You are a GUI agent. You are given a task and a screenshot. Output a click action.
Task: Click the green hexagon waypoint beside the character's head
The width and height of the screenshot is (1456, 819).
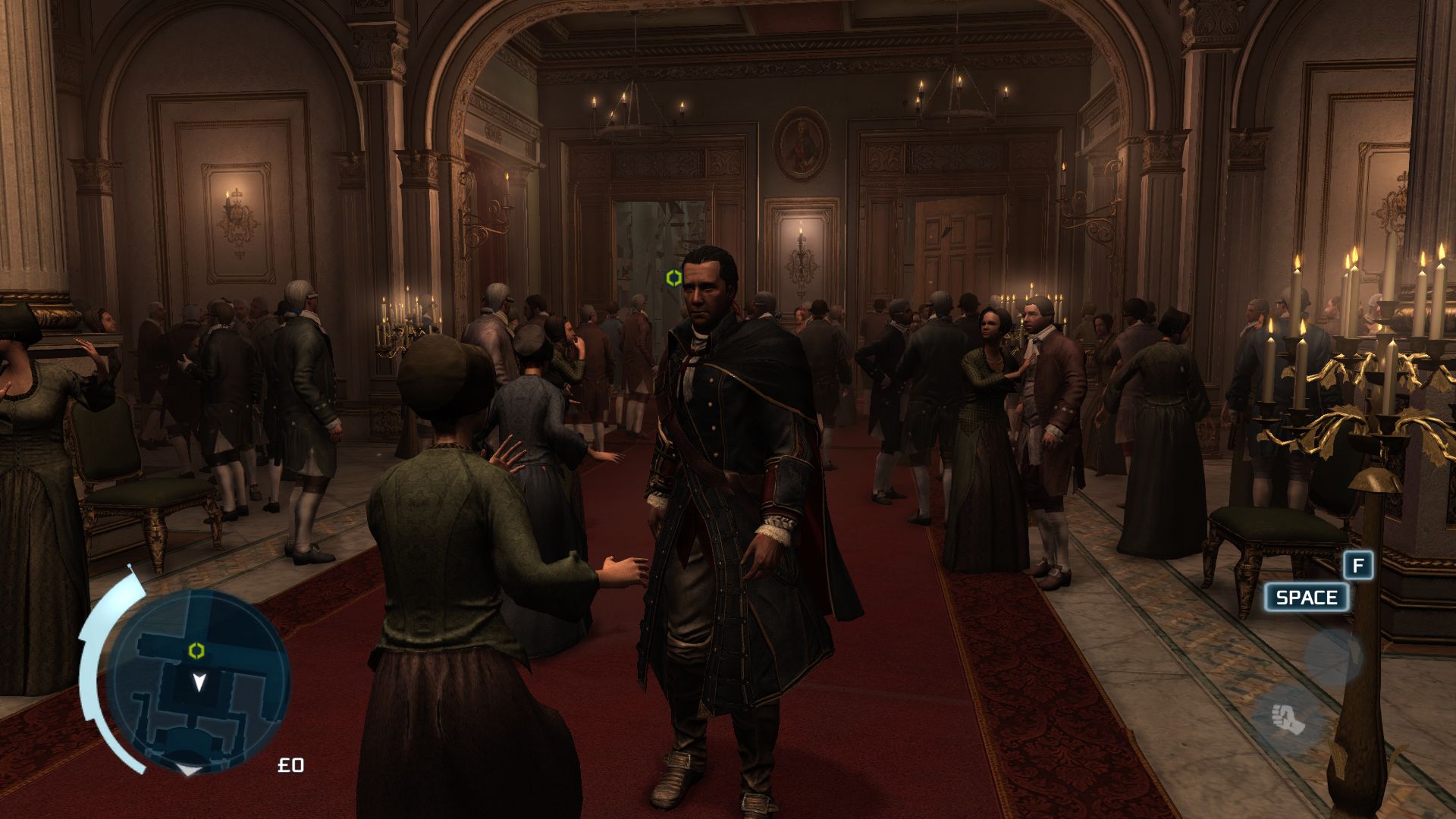click(x=673, y=278)
